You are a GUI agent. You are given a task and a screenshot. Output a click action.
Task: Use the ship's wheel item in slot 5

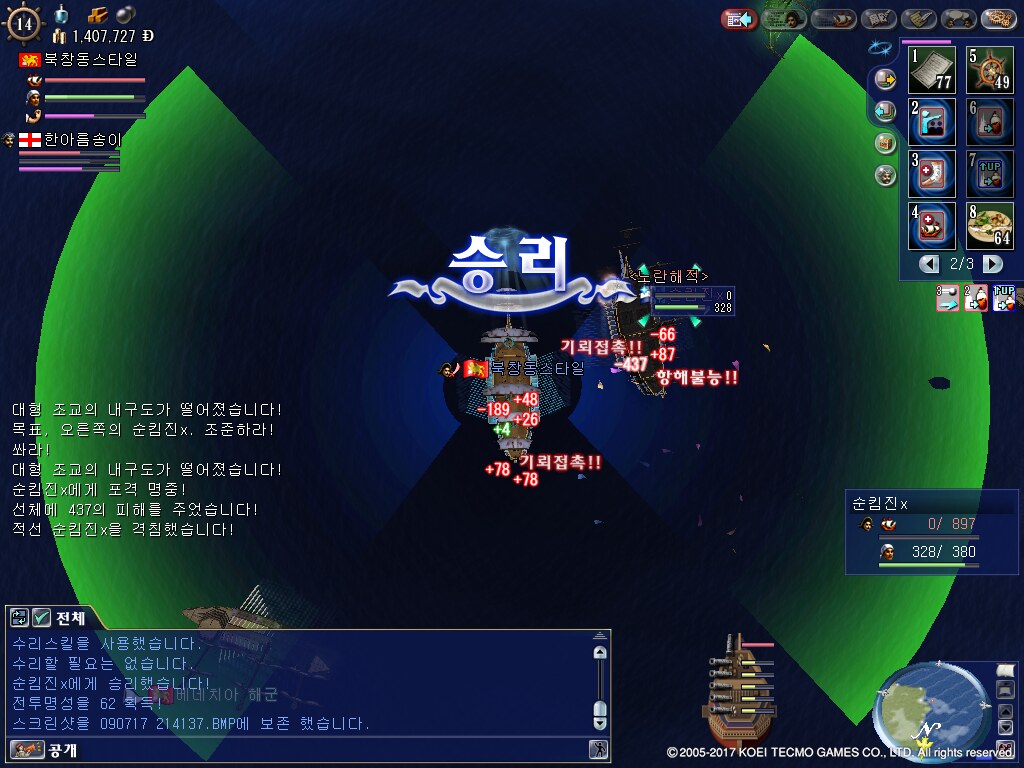(x=989, y=69)
